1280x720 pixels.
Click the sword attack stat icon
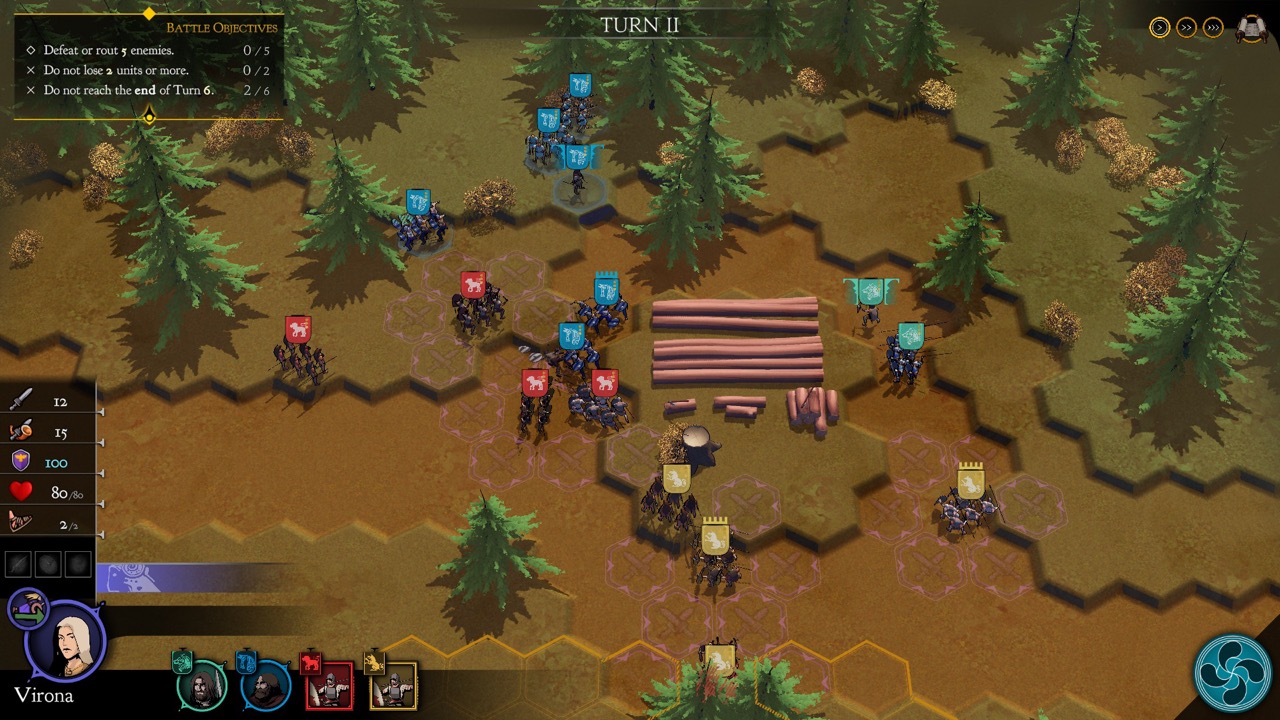coord(21,400)
